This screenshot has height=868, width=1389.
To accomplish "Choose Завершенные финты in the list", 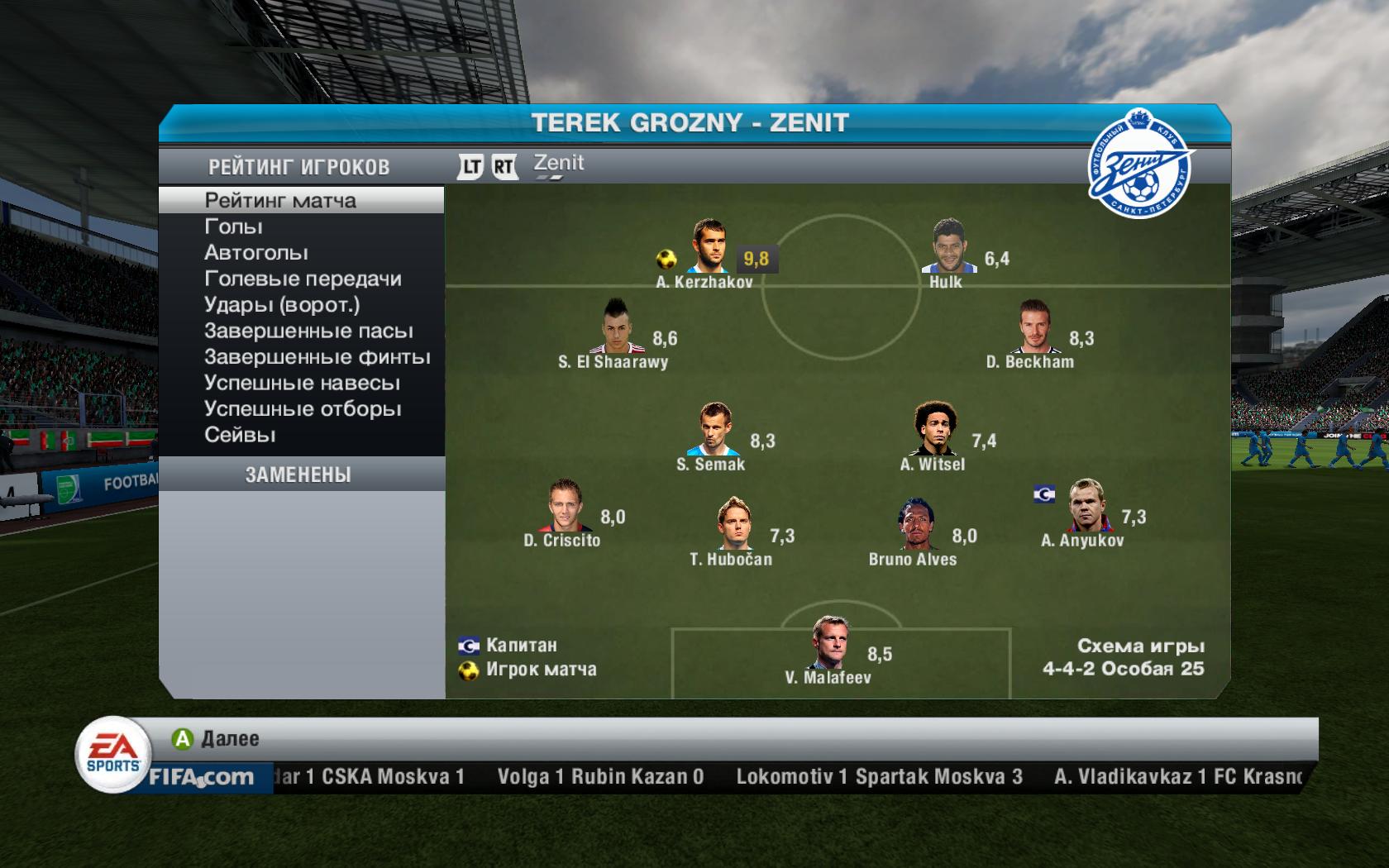I will coord(317,357).
